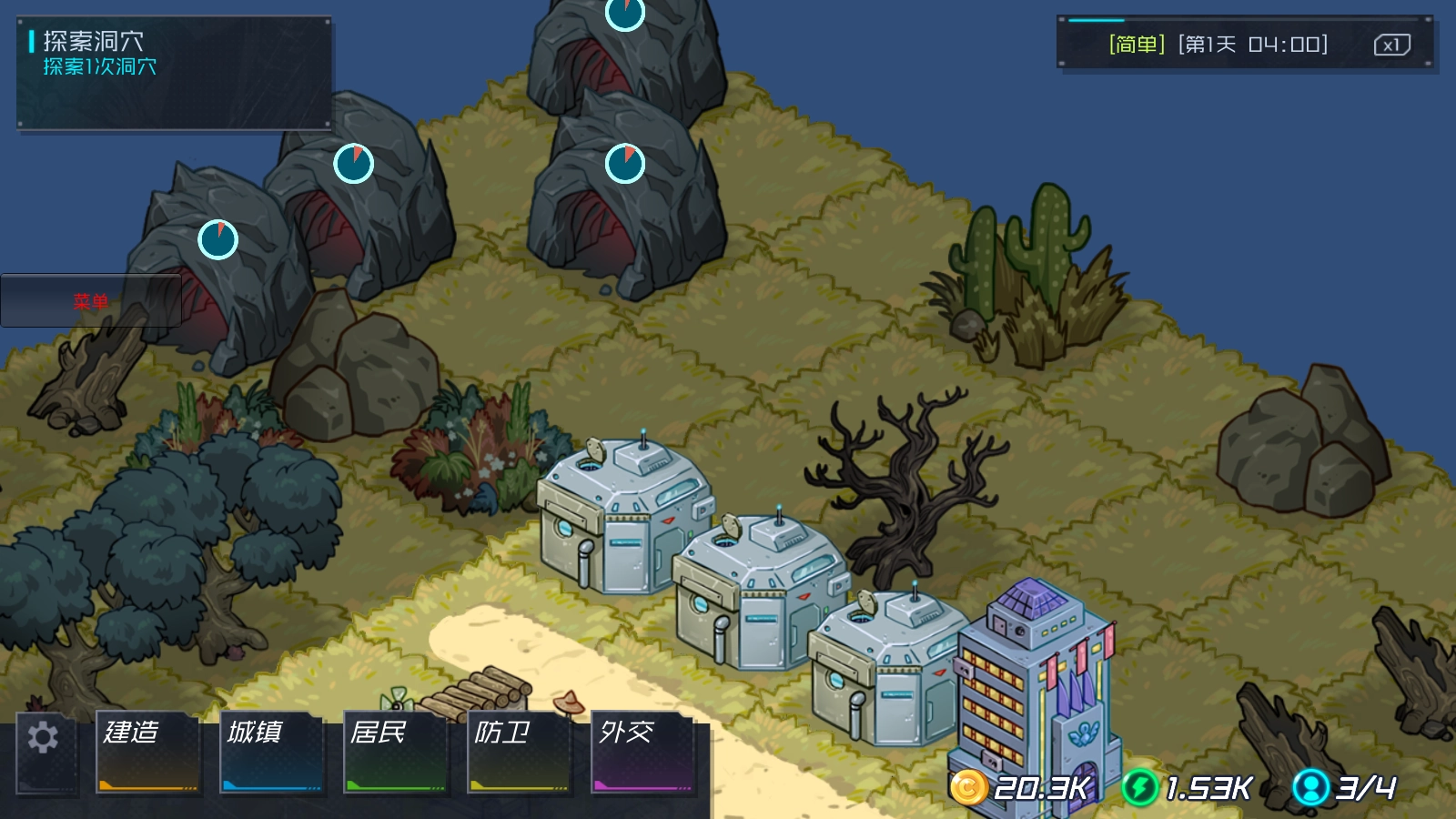Toggle the x1 game speed button

click(x=1391, y=45)
